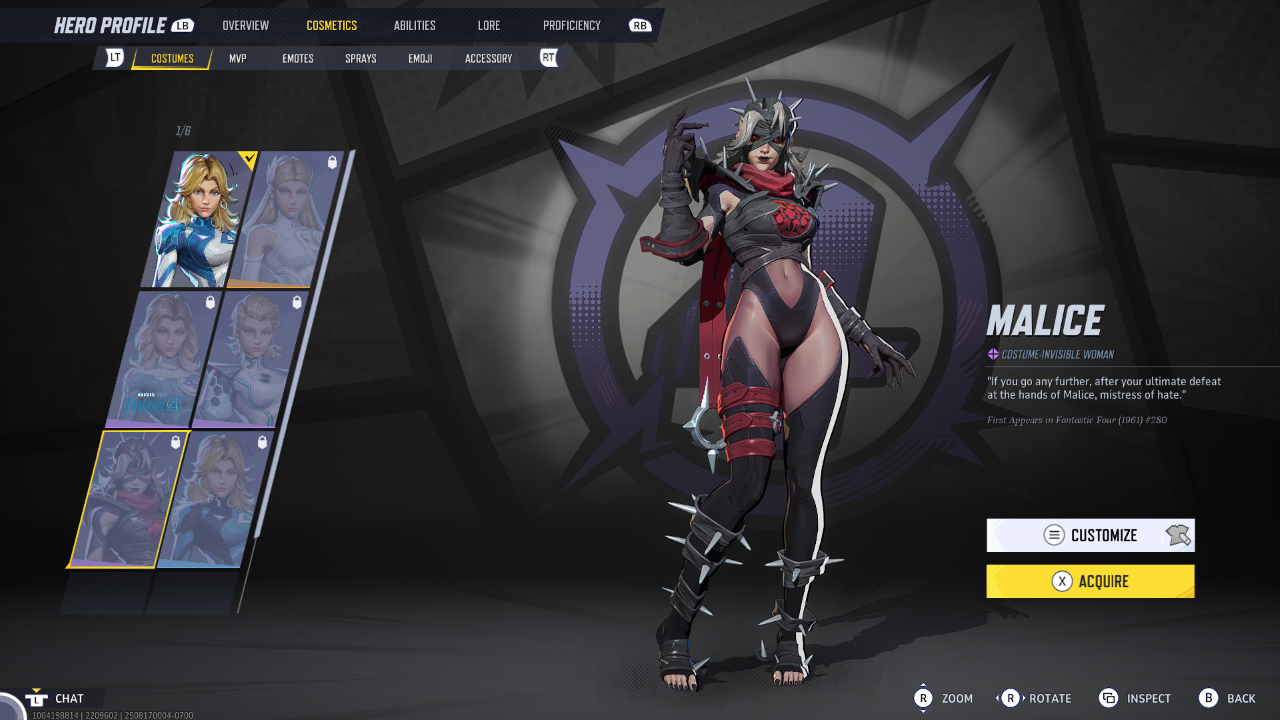Show the Lore tab
This screenshot has width=1280, height=720.
coord(489,25)
